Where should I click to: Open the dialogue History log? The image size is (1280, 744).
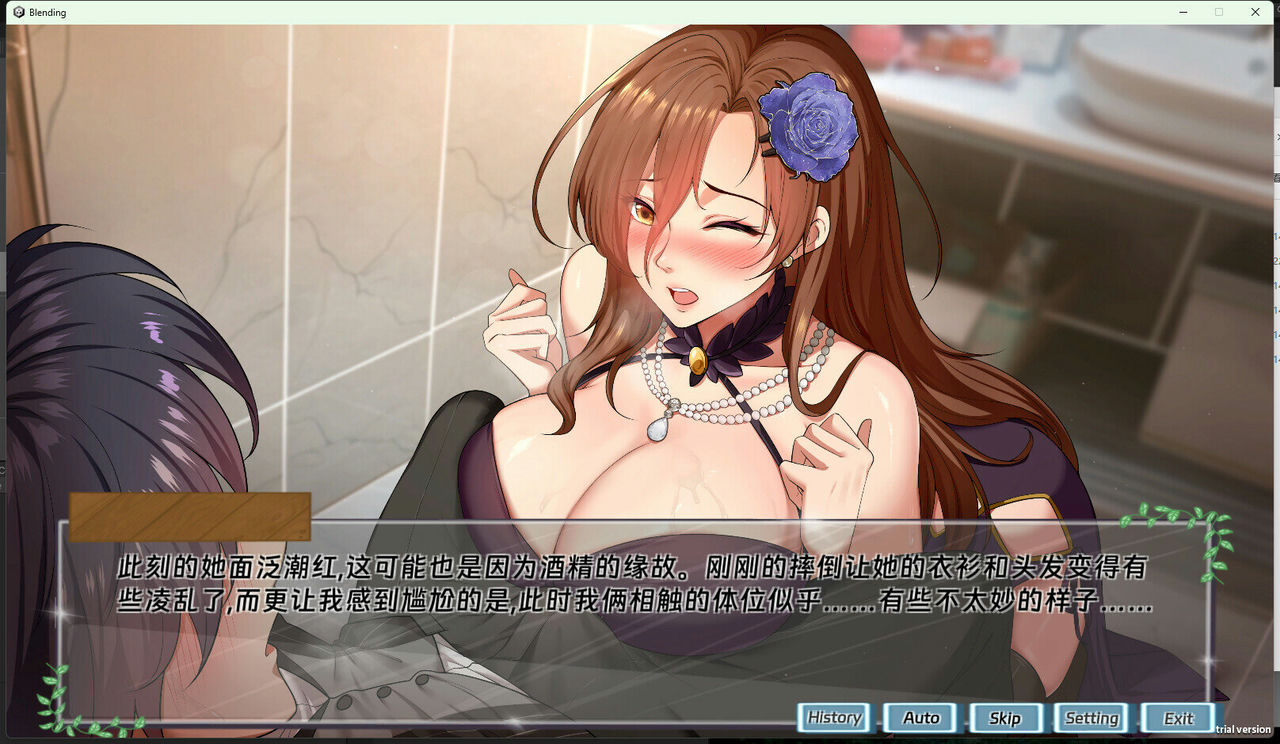[834, 717]
